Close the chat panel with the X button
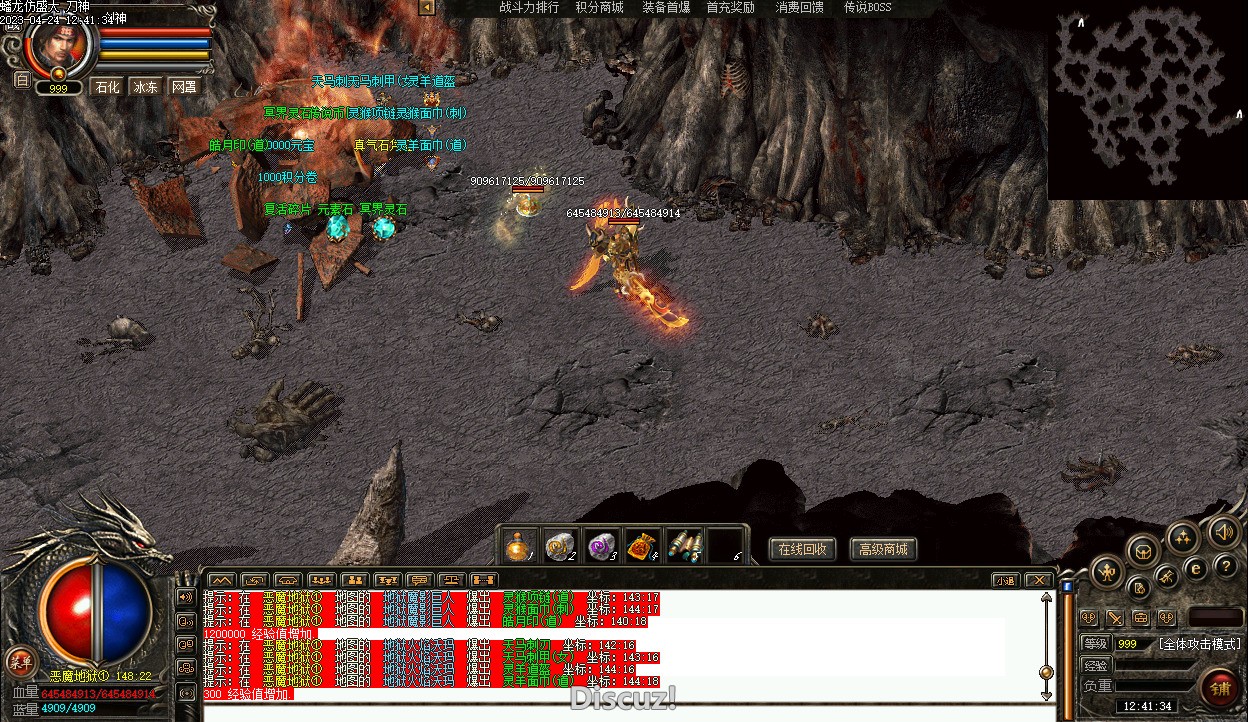 (x=1039, y=580)
